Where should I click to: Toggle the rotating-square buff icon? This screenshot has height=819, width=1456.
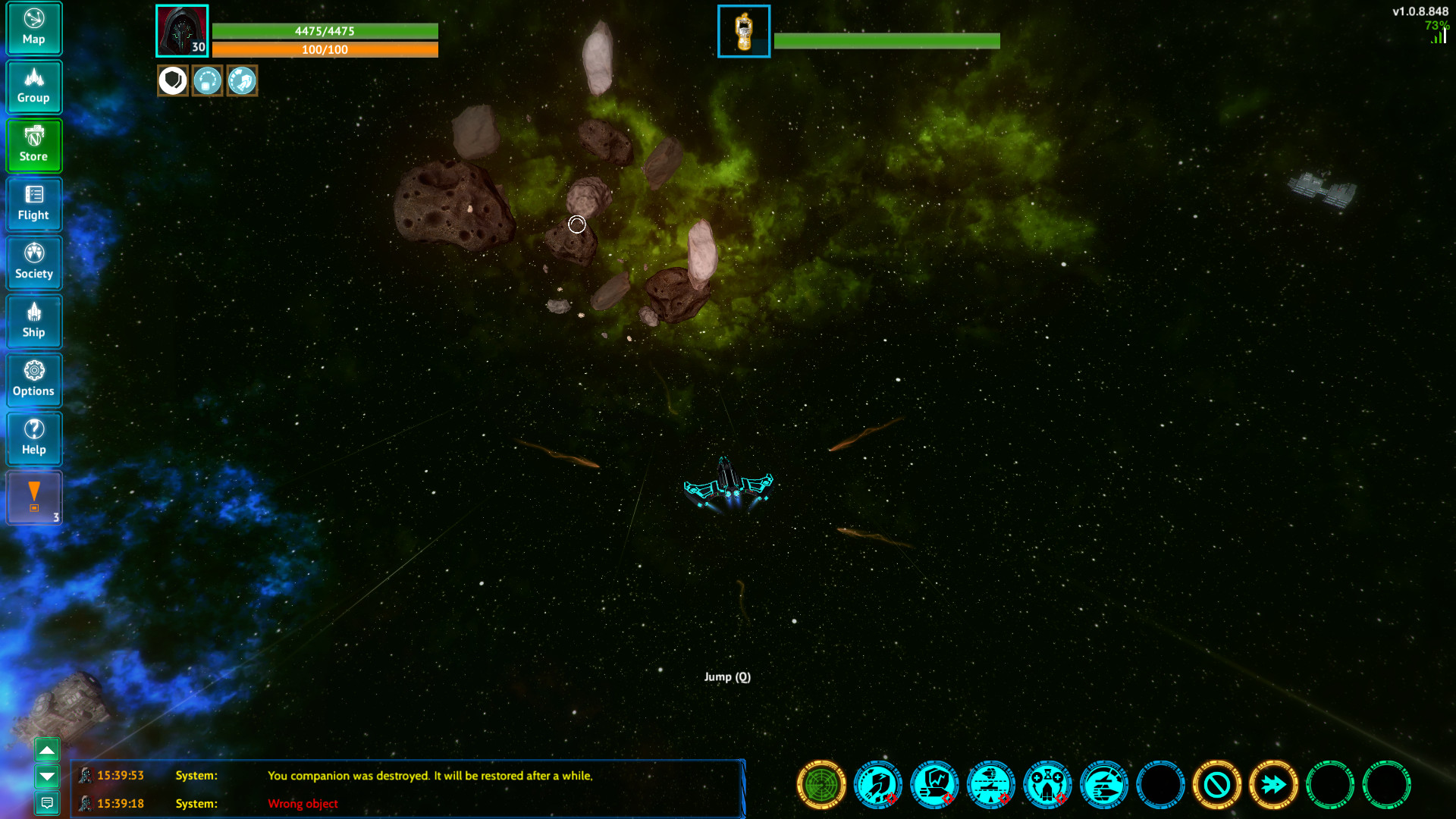coord(207,80)
